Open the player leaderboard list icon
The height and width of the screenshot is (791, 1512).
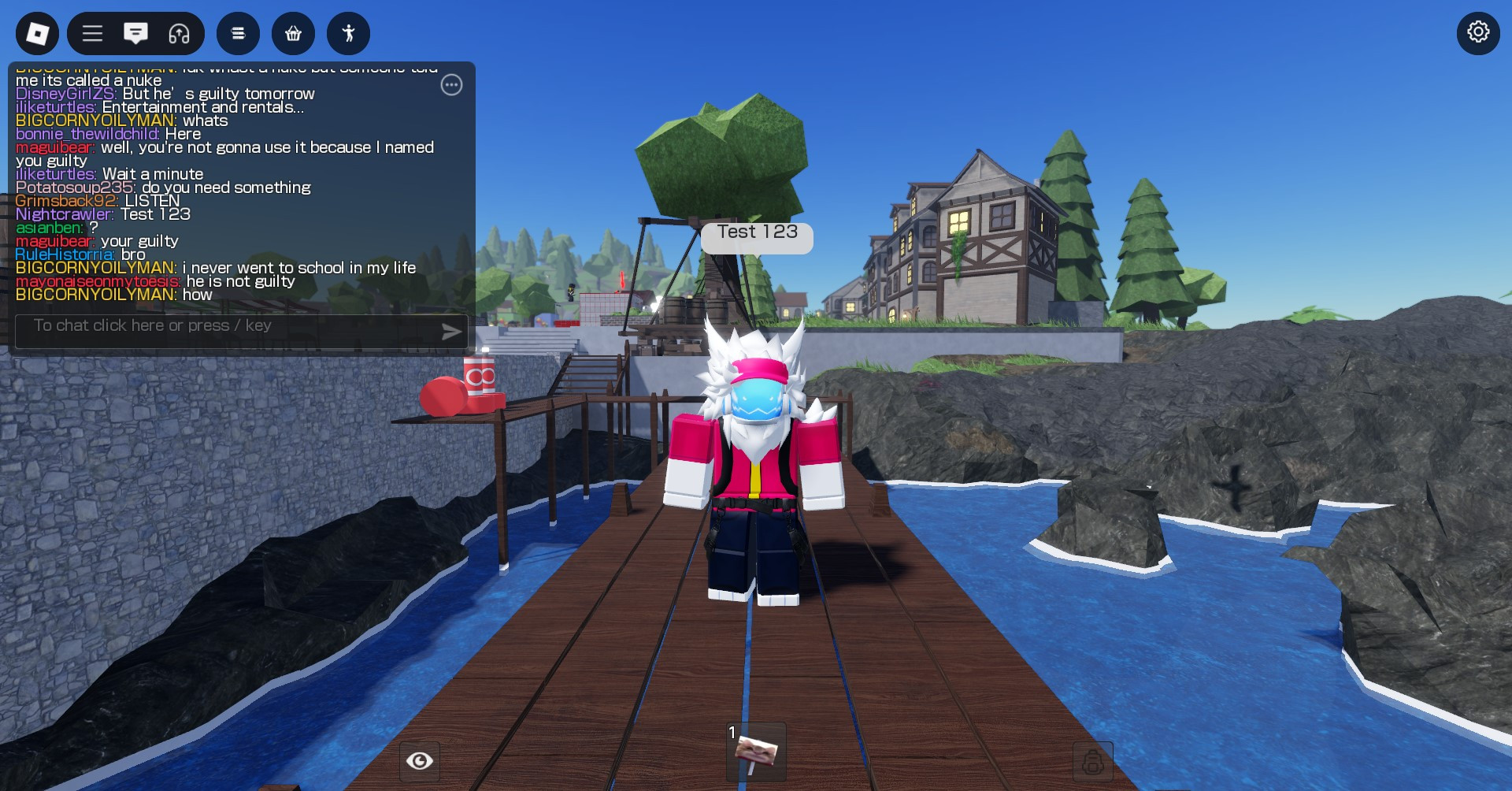click(x=238, y=33)
